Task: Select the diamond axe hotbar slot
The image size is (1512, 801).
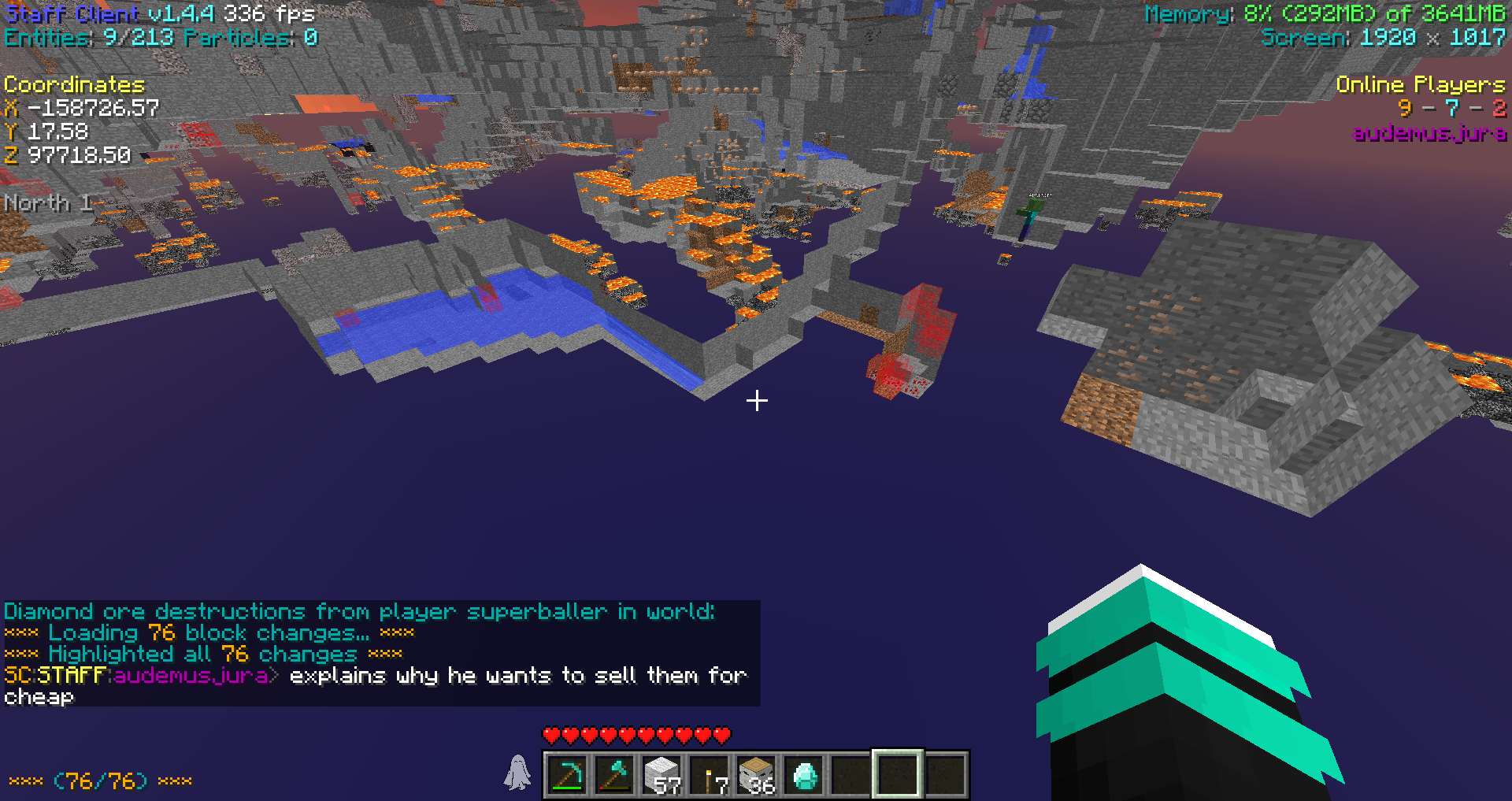Action: [x=614, y=775]
